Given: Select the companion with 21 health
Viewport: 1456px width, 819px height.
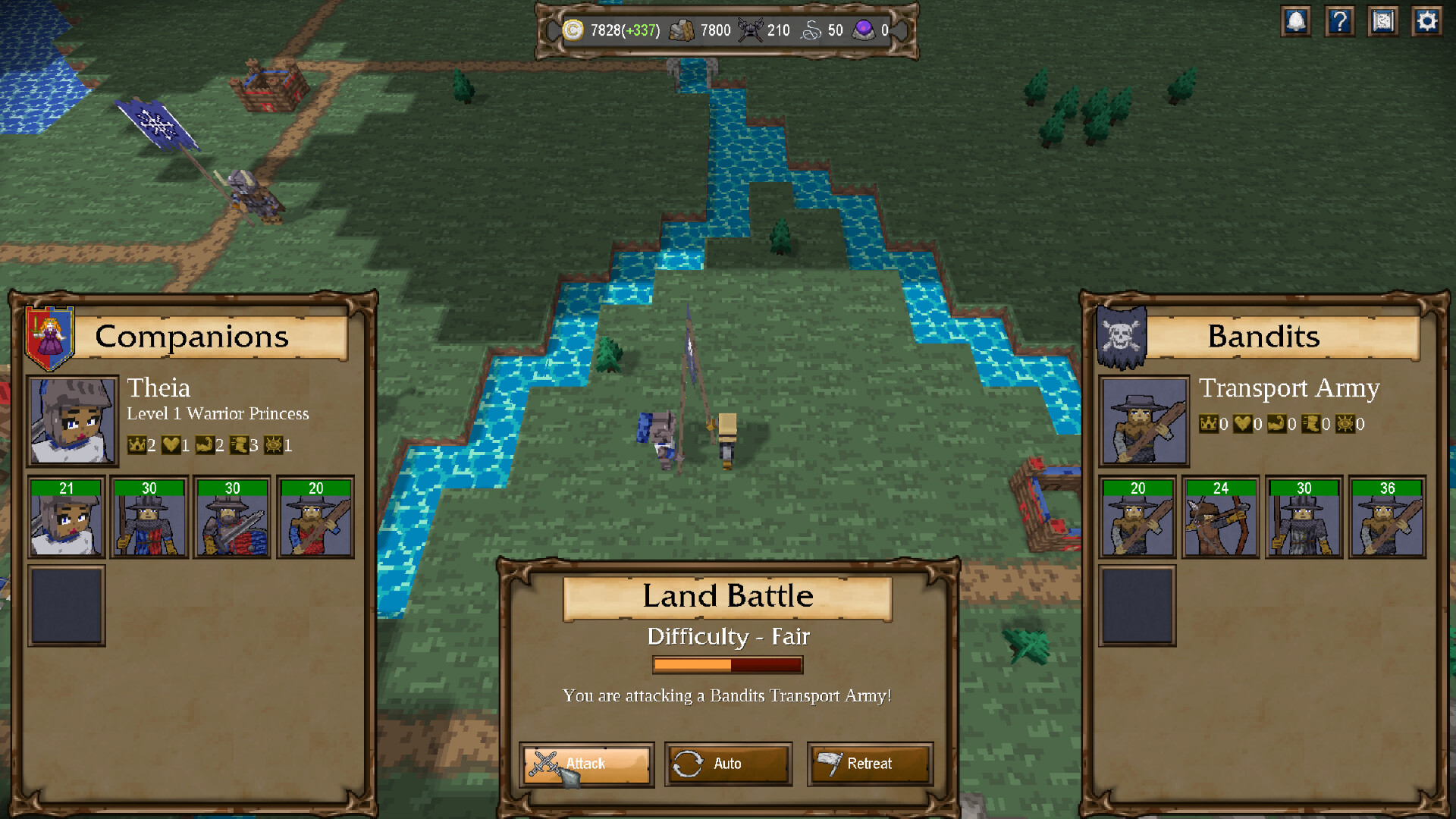Looking at the screenshot, I should click(66, 516).
